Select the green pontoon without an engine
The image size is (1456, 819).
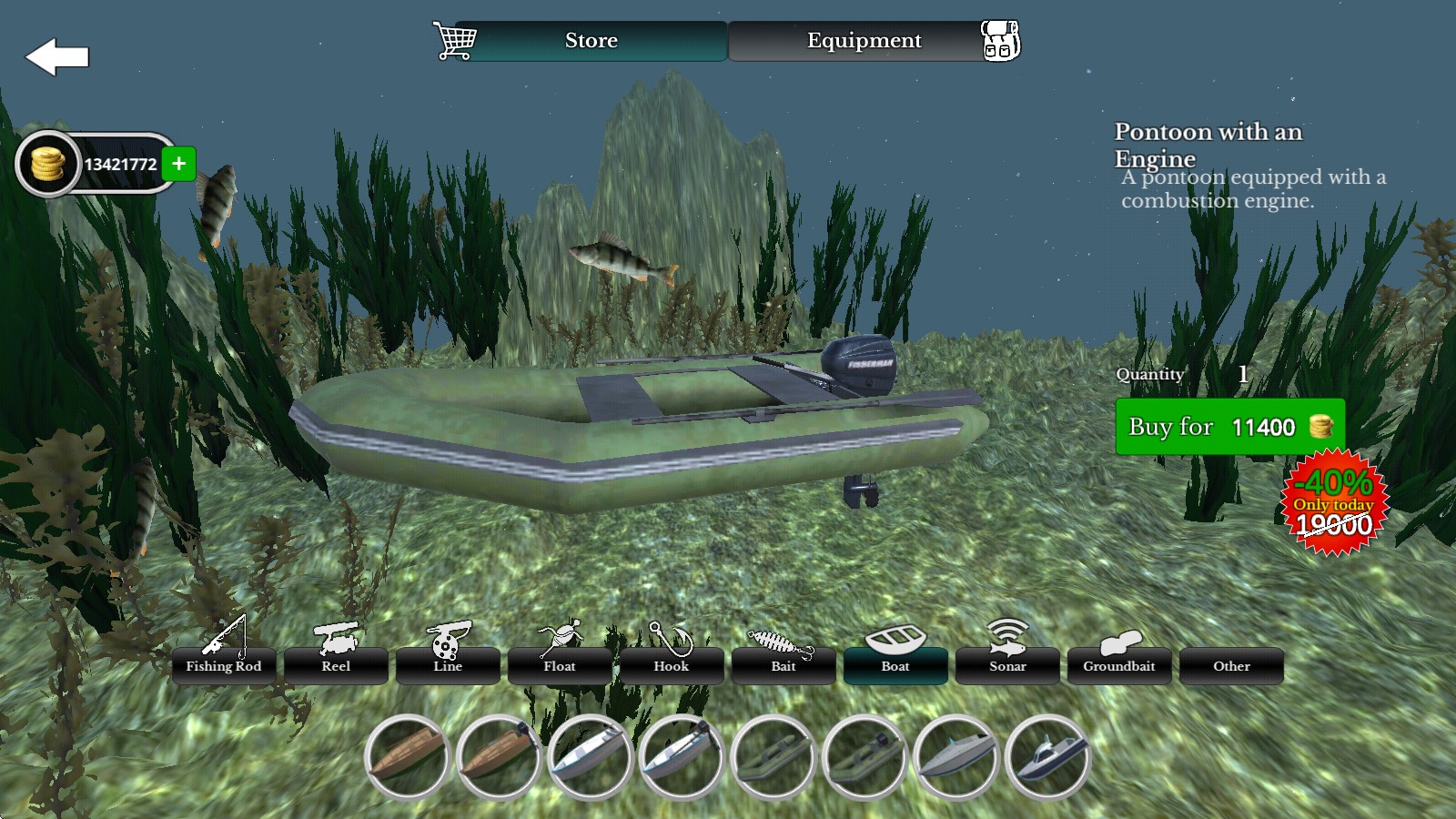point(773,757)
